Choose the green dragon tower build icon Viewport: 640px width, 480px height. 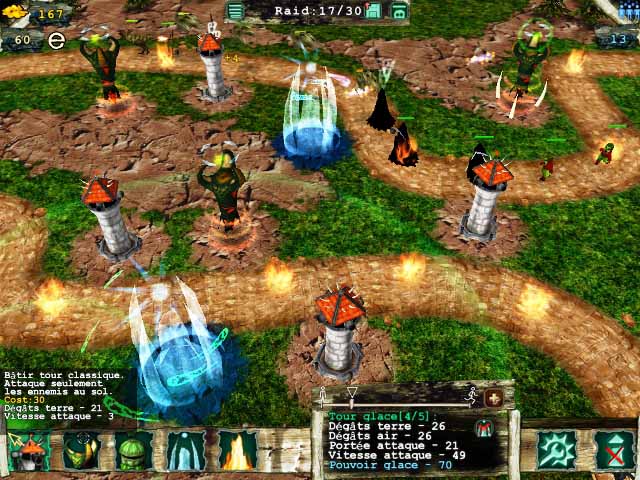click(x=83, y=451)
